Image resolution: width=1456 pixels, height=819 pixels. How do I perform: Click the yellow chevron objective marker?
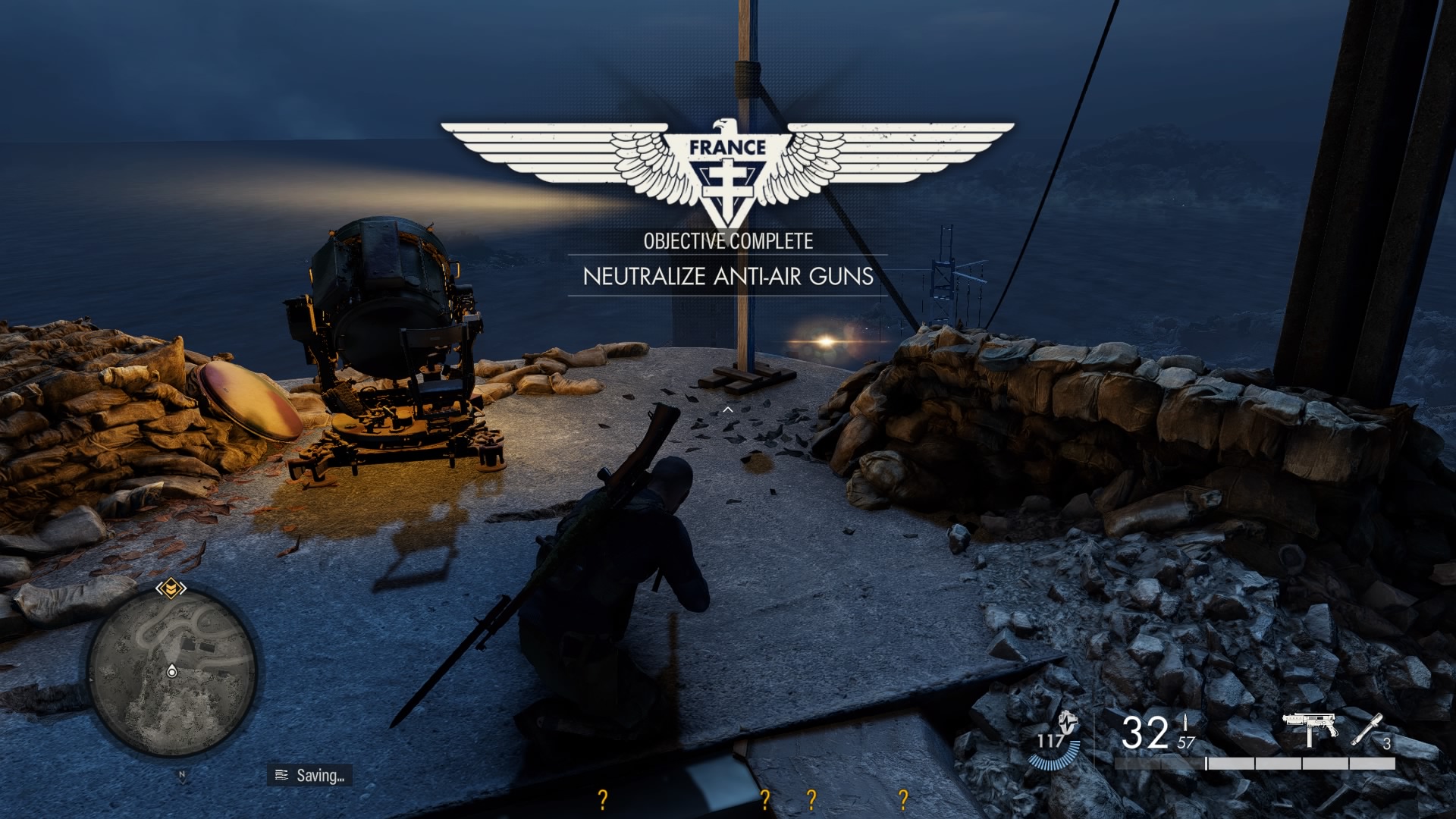coord(171,588)
